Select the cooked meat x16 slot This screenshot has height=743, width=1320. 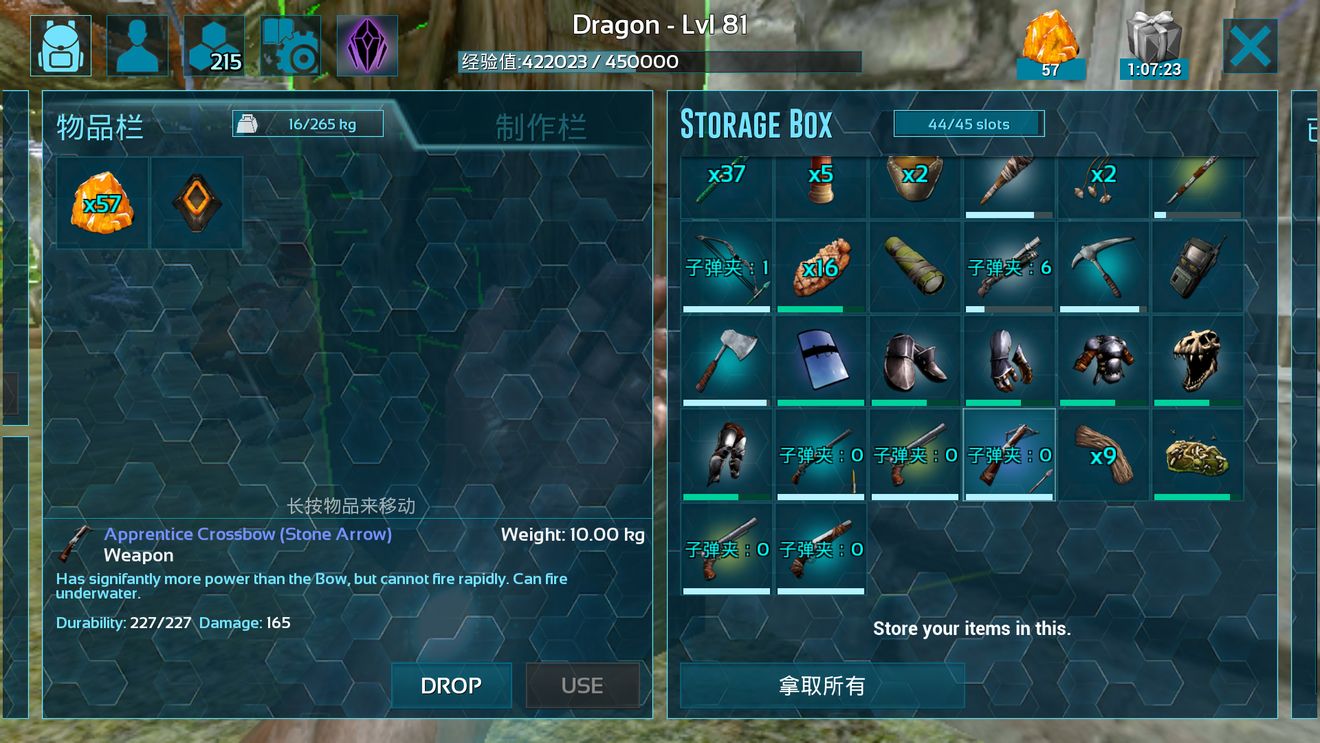point(820,266)
